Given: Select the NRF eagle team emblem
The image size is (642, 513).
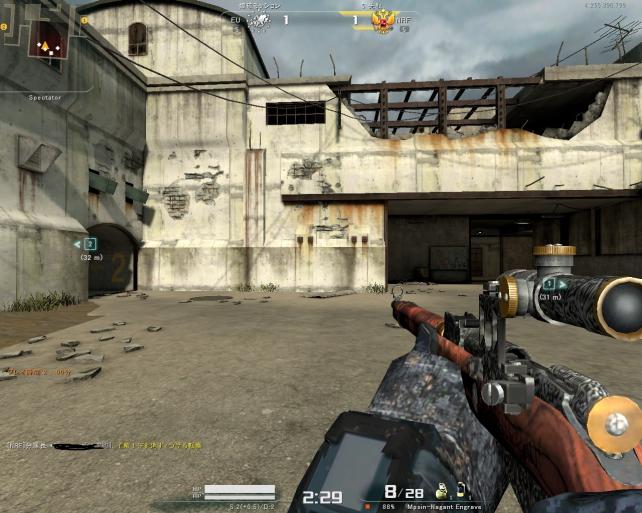Looking at the screenshot, I should pos(380,20).
